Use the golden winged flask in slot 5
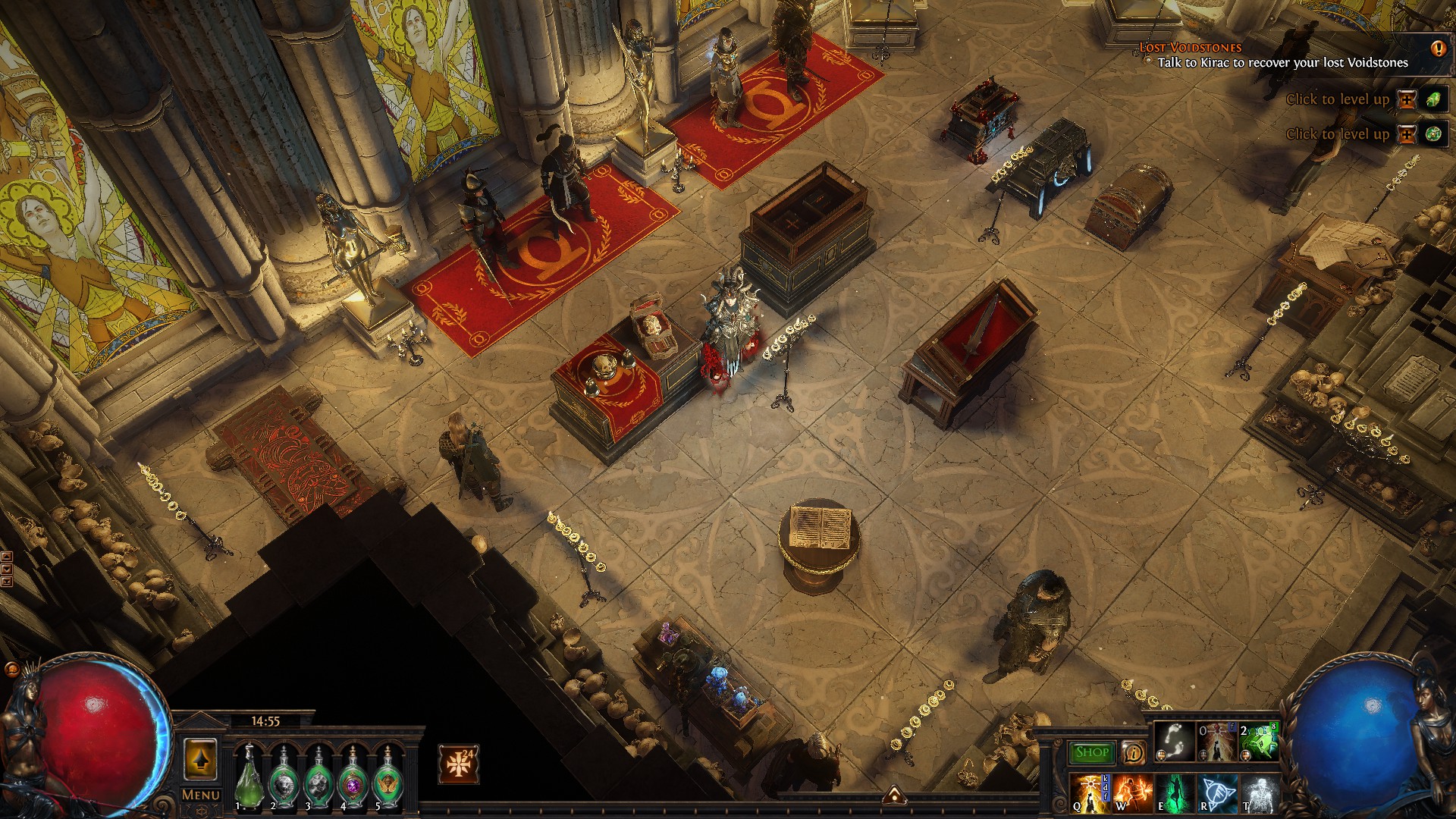 point(388,779)
